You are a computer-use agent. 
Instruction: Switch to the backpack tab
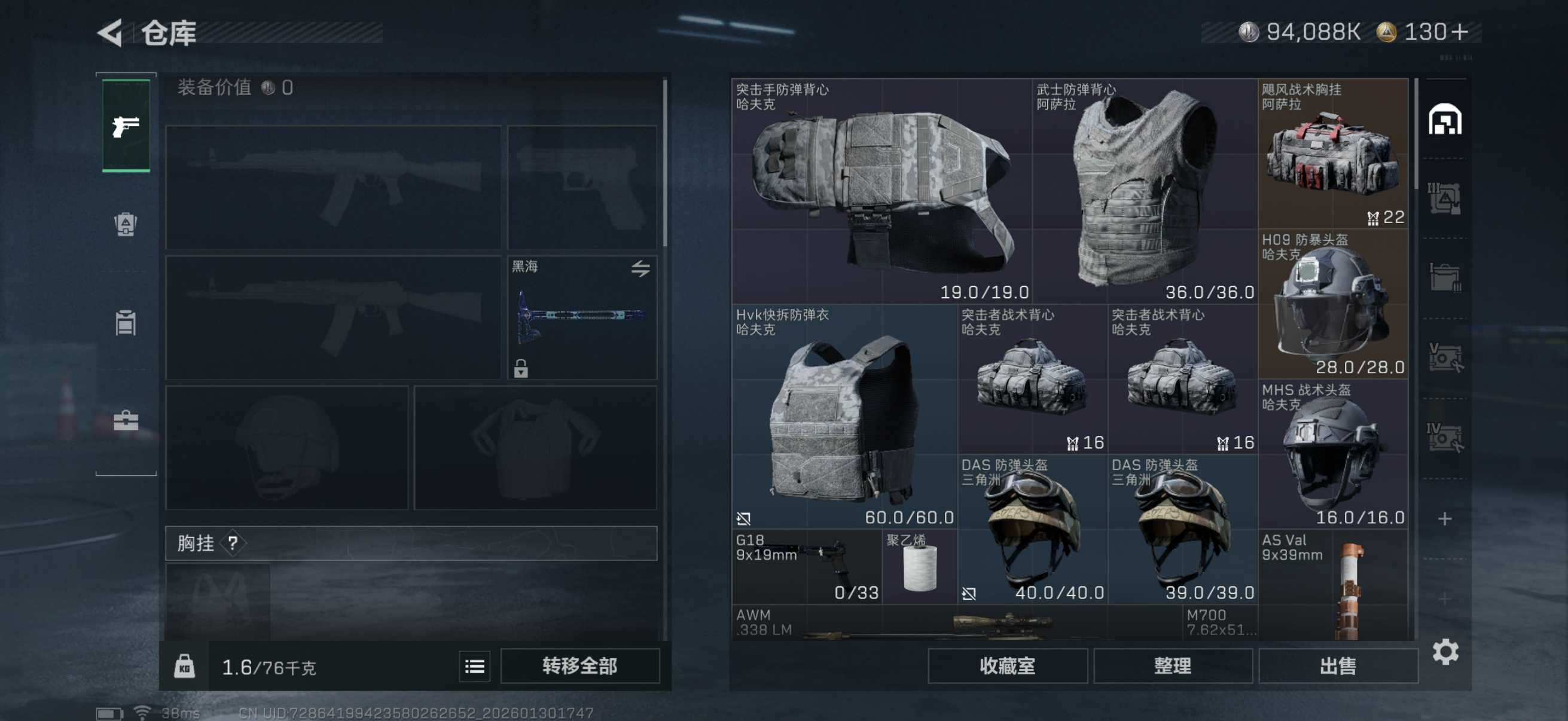[x=126, y=224]
